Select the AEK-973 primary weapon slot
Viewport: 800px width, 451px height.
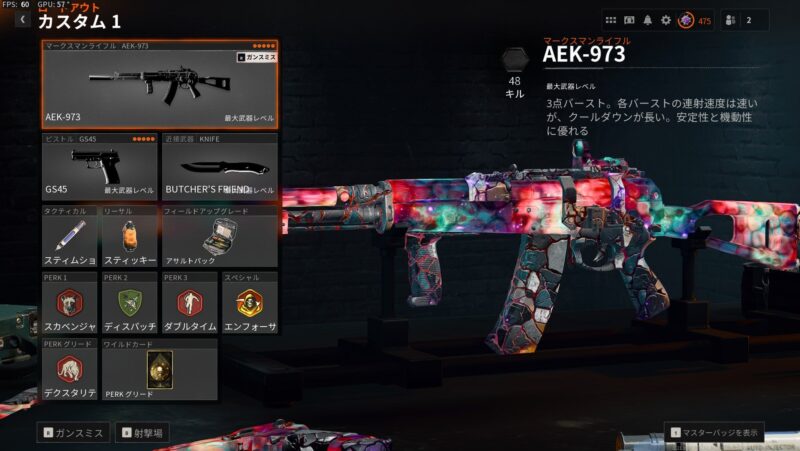pos(160,85)
